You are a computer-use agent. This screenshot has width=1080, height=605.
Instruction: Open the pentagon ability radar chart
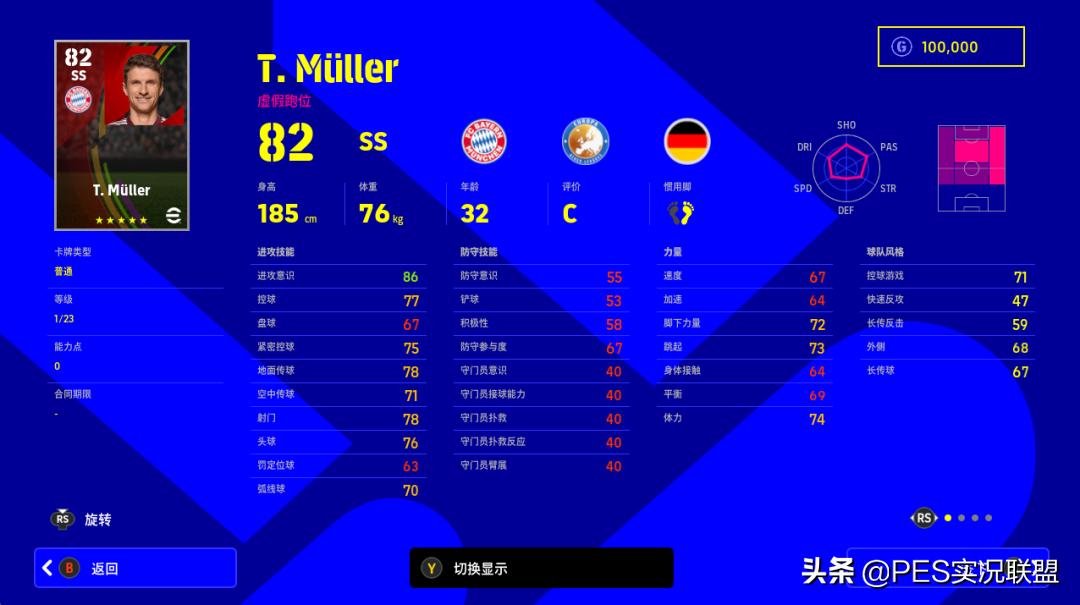[846, 166]
